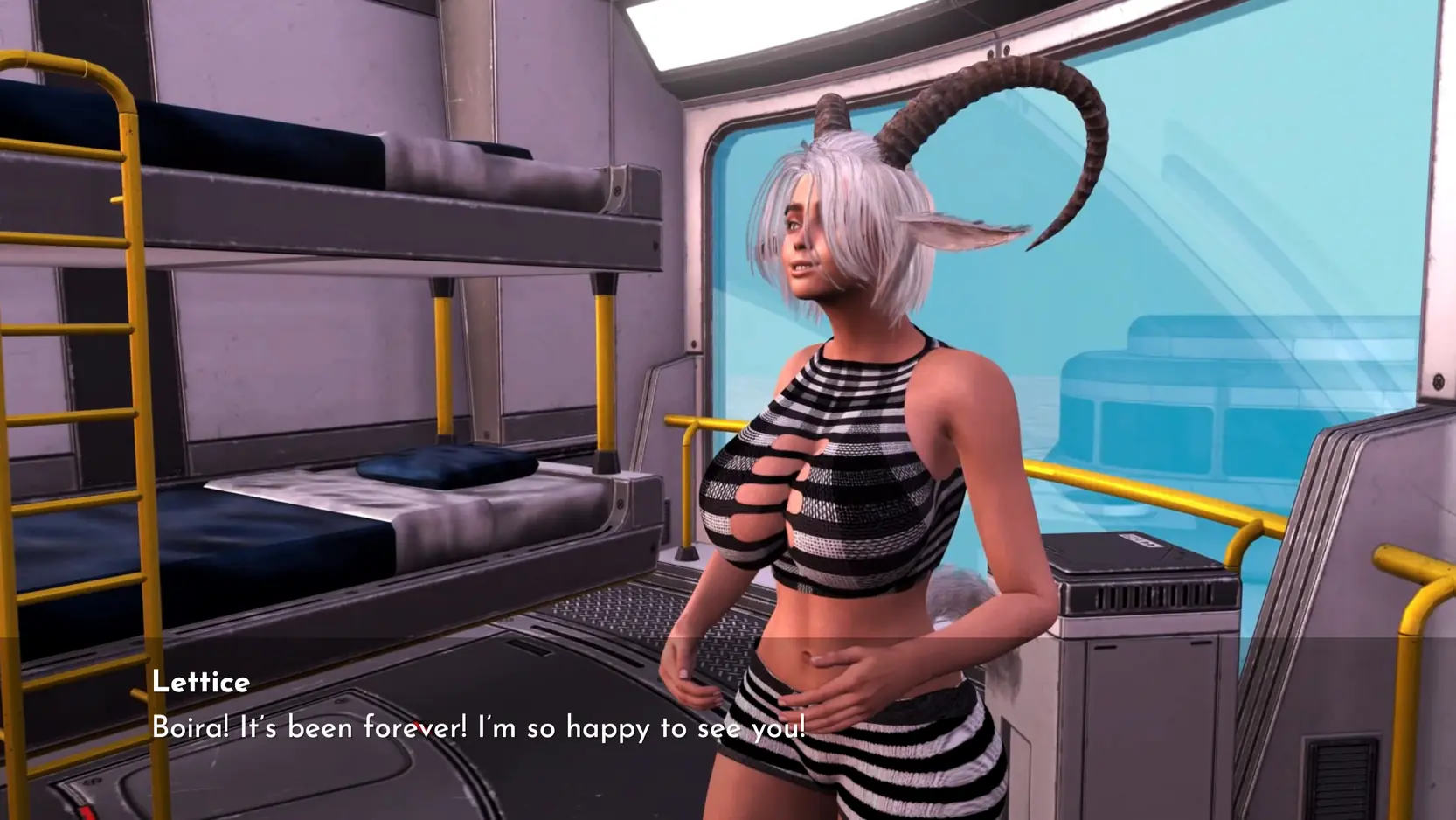
Task: Click Lettice's dialogue box to continue
Action: pyautogui.click(x=478, y=727)
